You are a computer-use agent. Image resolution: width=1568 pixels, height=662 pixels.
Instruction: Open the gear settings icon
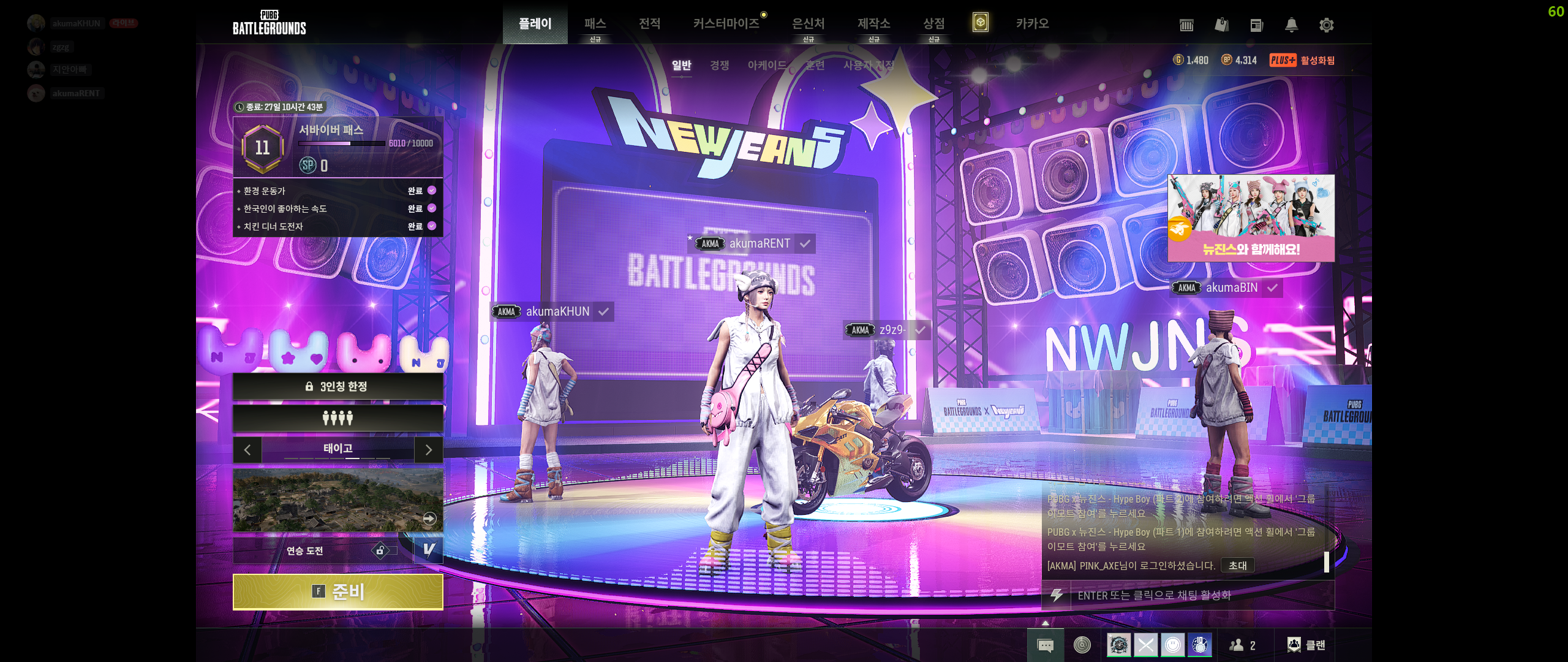pos(1326,25)
